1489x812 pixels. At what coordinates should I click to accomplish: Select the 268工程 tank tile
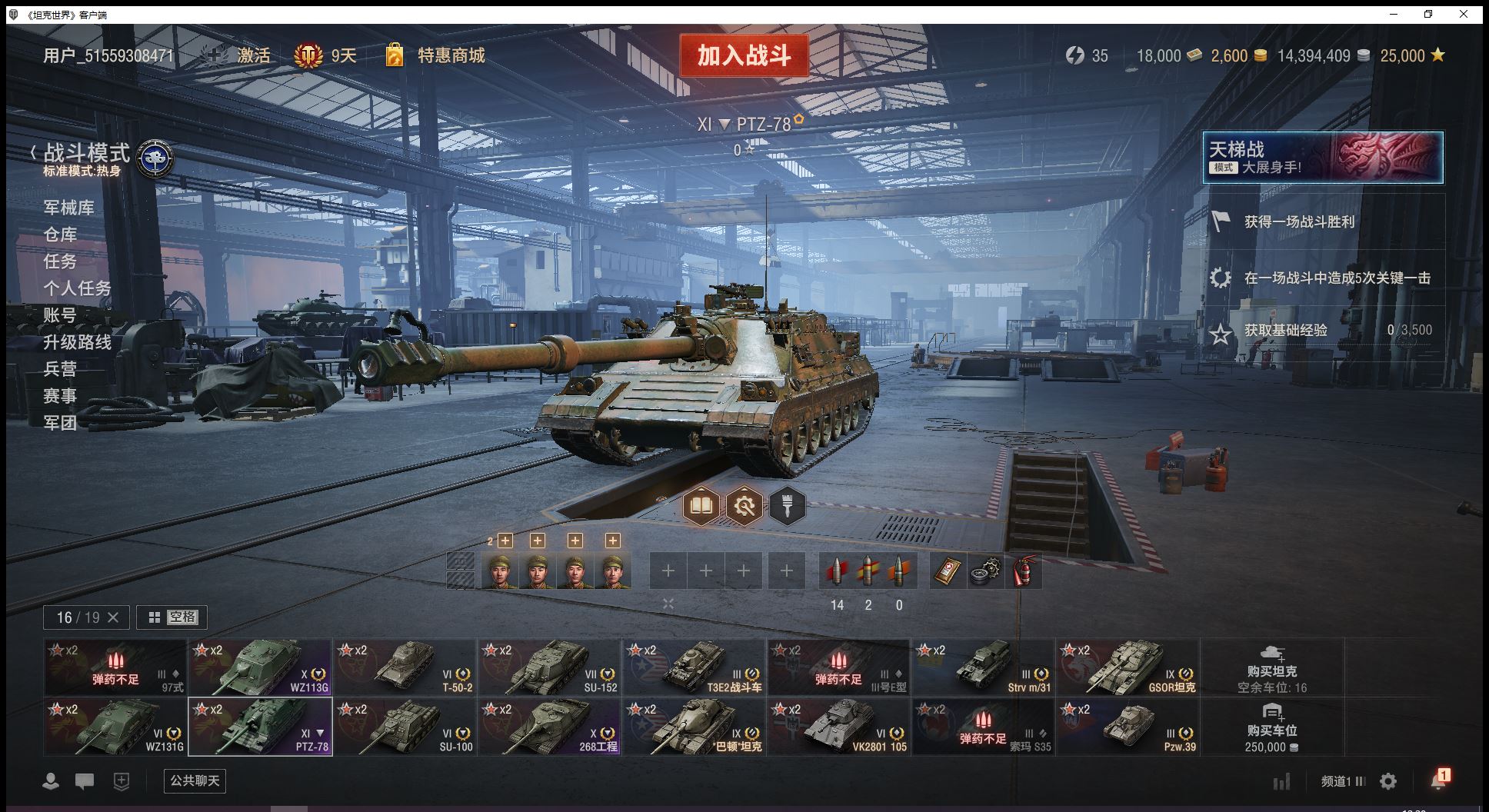549,727
